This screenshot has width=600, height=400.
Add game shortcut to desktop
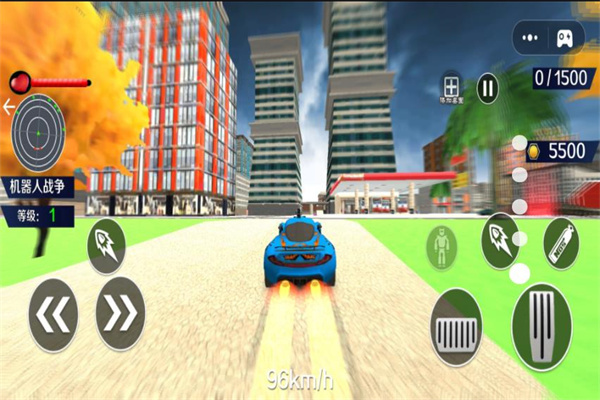pyautogui.click(x=452, y=87)
